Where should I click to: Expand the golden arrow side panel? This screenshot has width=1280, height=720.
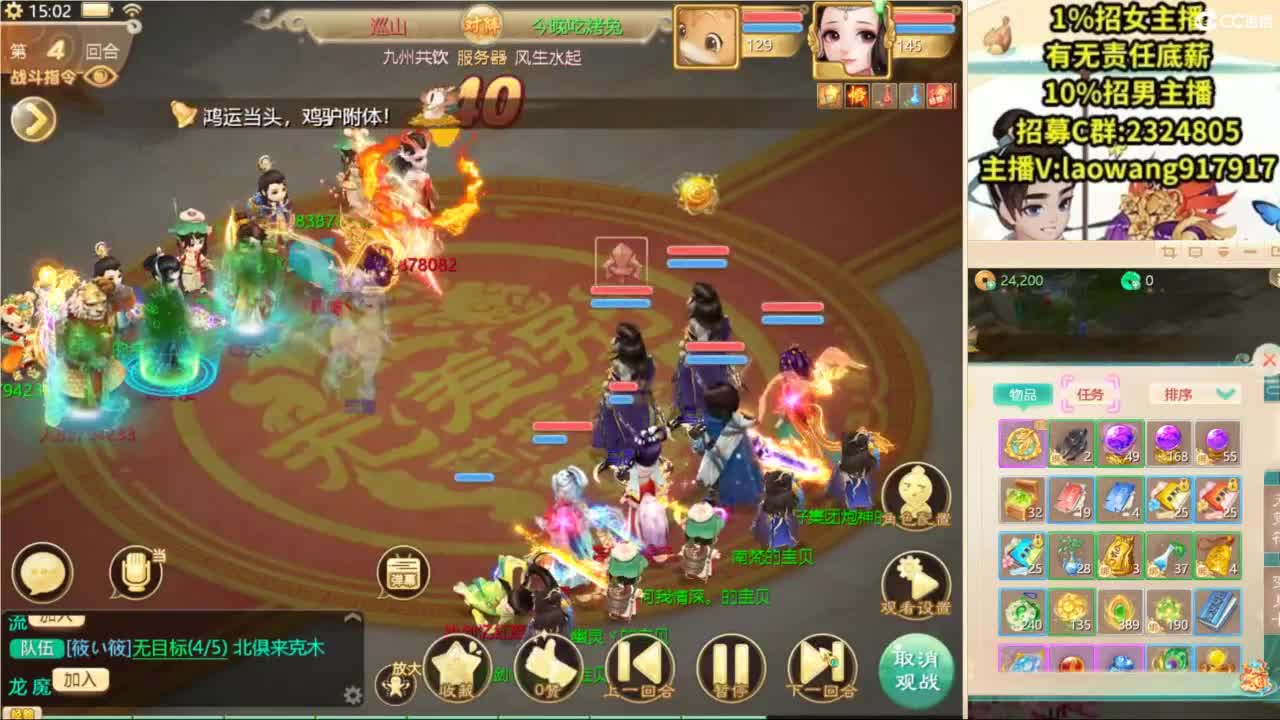[x=33, y=118]
